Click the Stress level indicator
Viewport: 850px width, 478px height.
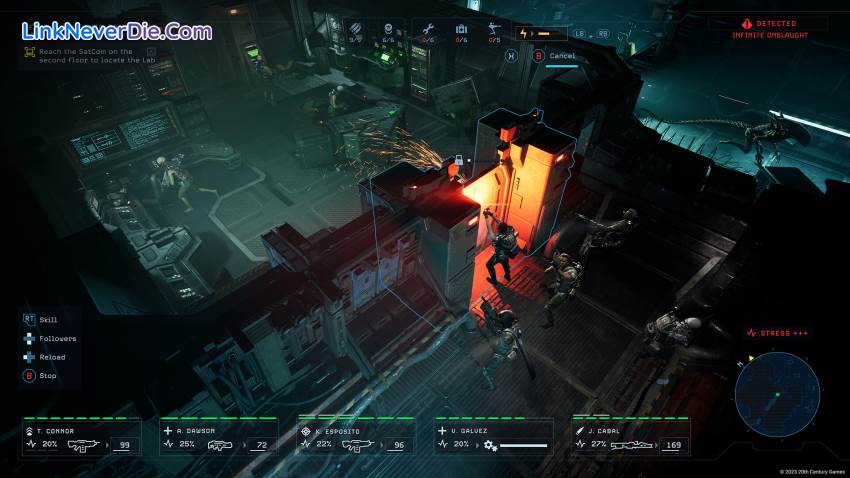777,333
